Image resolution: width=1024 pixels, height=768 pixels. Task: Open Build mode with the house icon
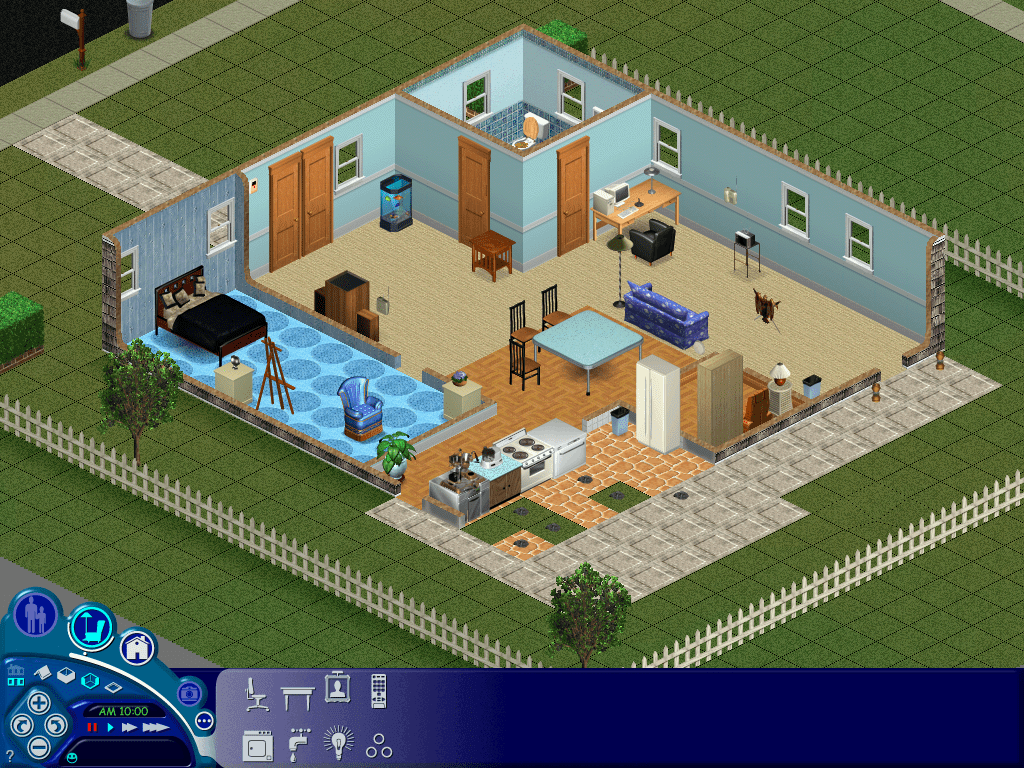pos(138,648)
